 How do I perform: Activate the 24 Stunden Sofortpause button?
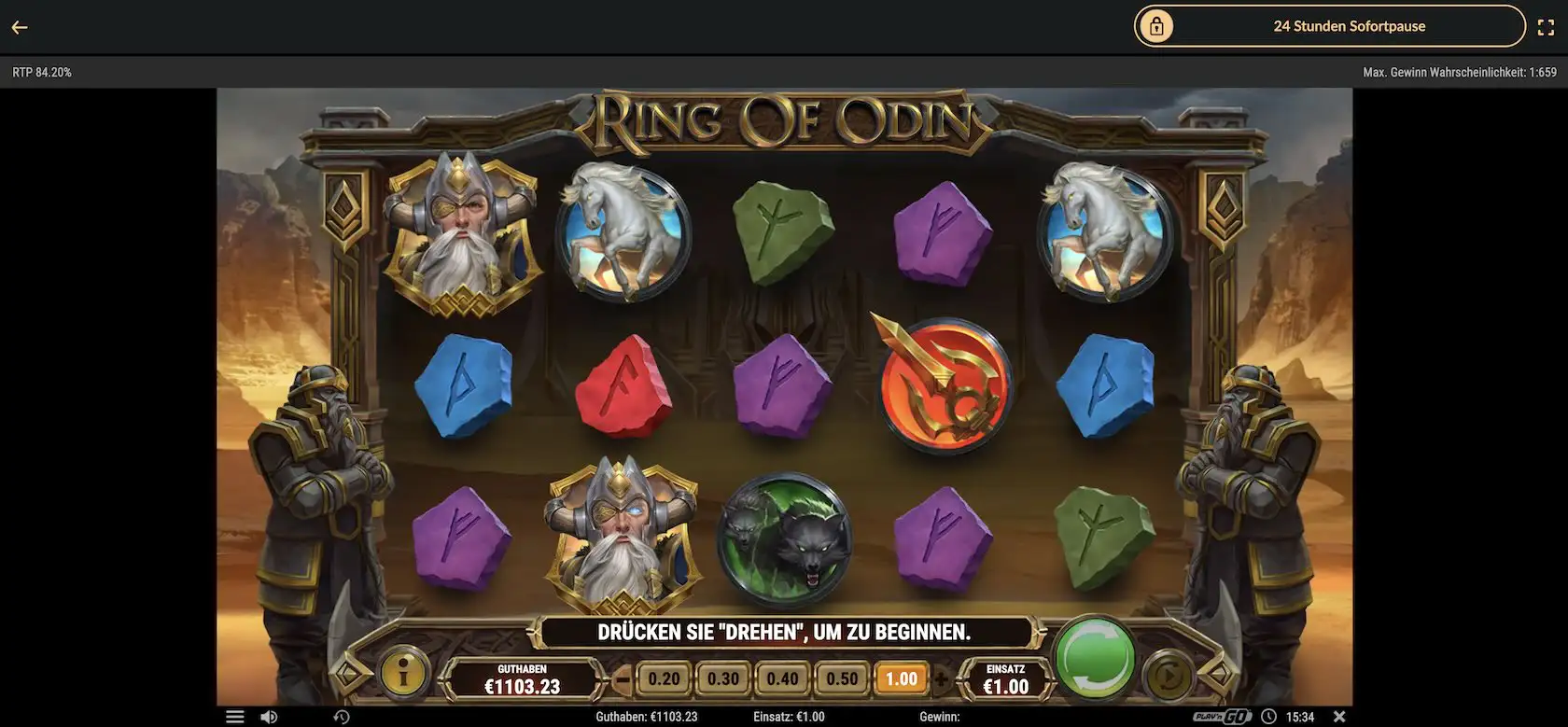click(x=1349, y=26)
